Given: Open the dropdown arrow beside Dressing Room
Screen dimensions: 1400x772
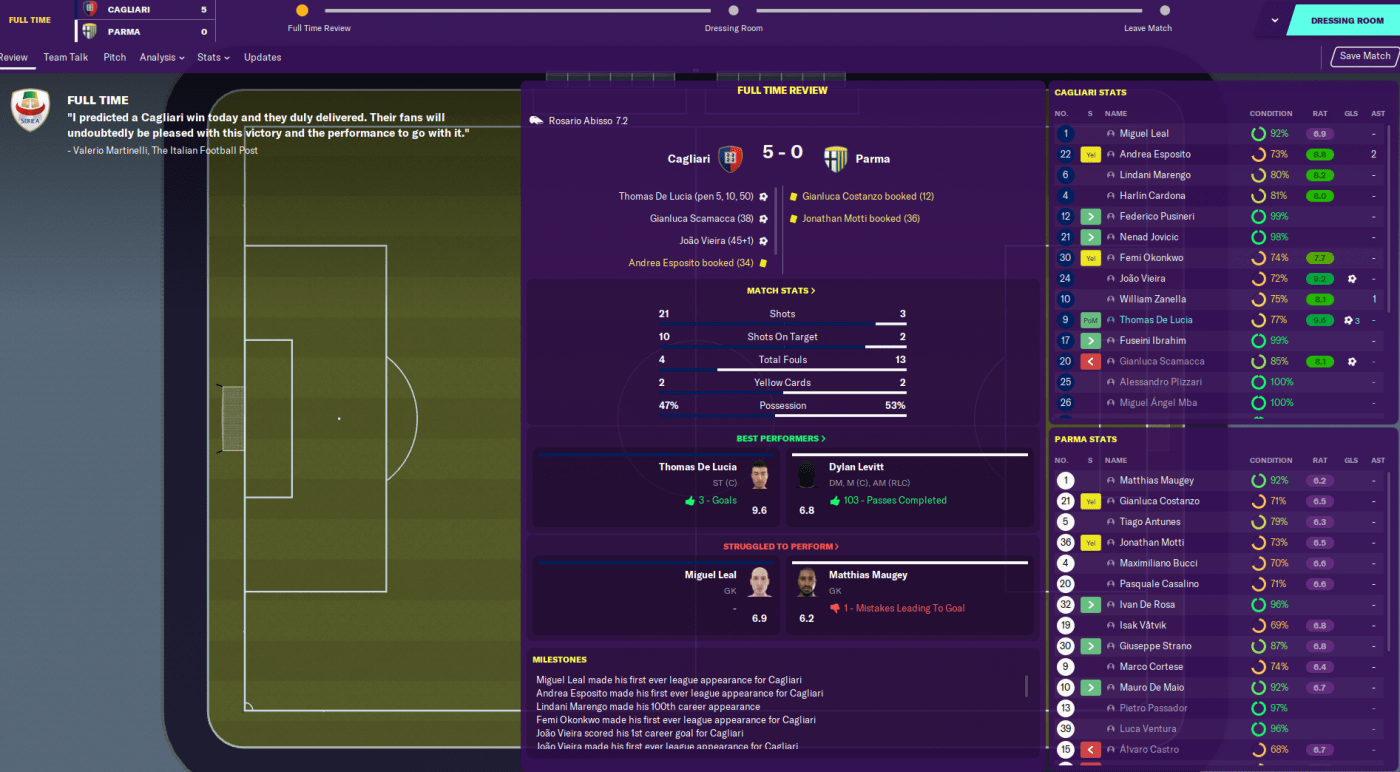Looking at the screenshot, I should click(1275, 20).
